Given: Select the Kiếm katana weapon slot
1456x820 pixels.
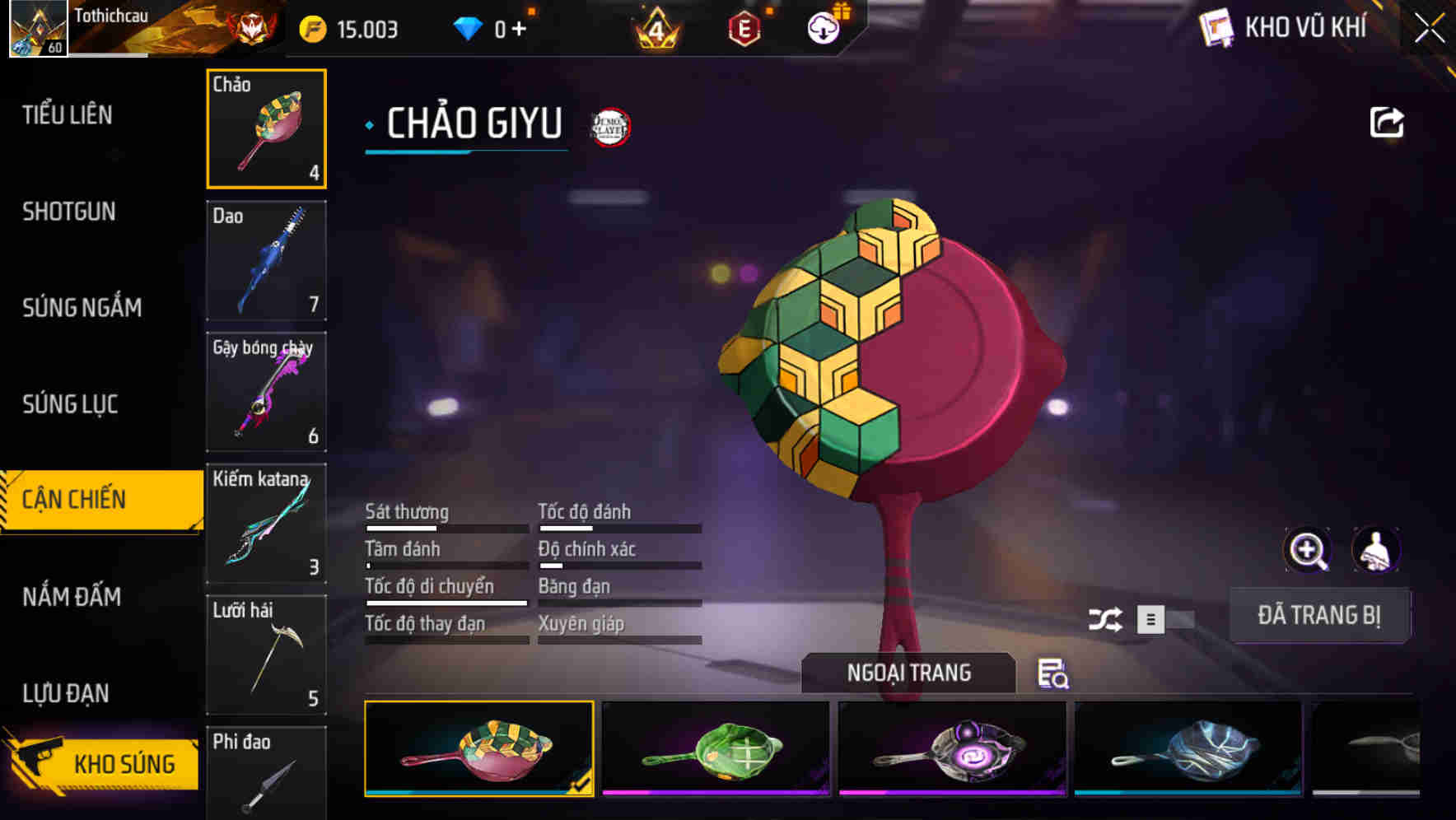Looking at the screenshot, I should click(x=265, y=523).
